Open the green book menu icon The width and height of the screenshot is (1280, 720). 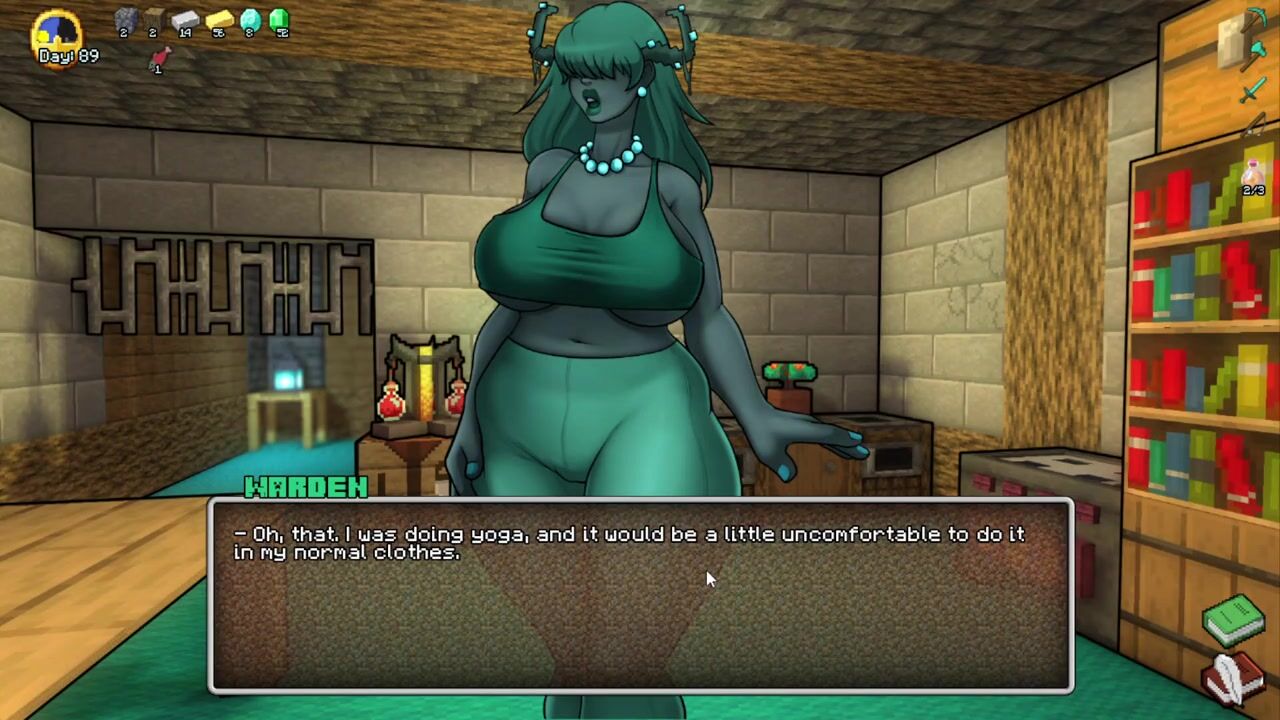pos(1233,618)
